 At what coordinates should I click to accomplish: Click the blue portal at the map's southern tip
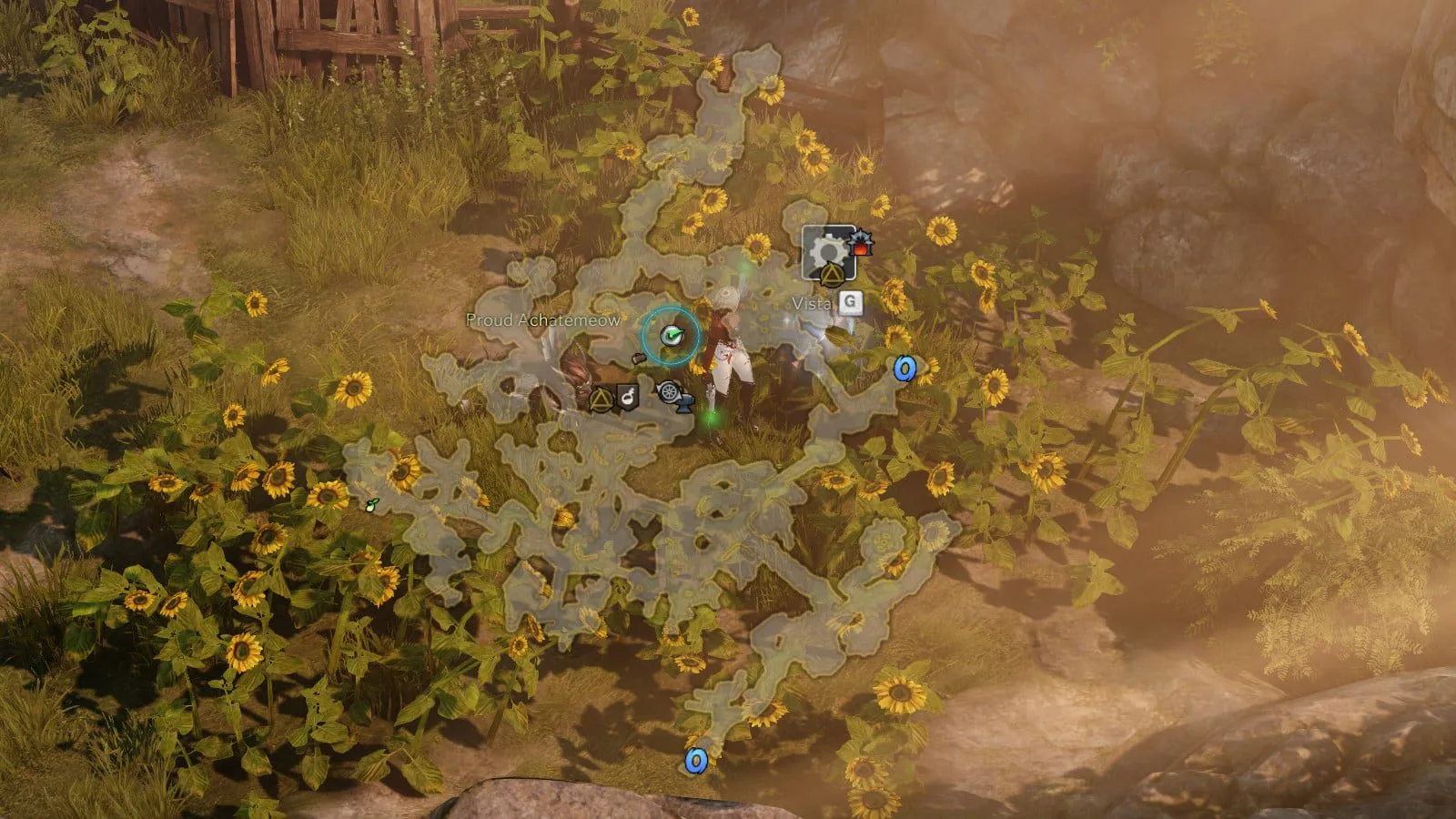point(696,760)
